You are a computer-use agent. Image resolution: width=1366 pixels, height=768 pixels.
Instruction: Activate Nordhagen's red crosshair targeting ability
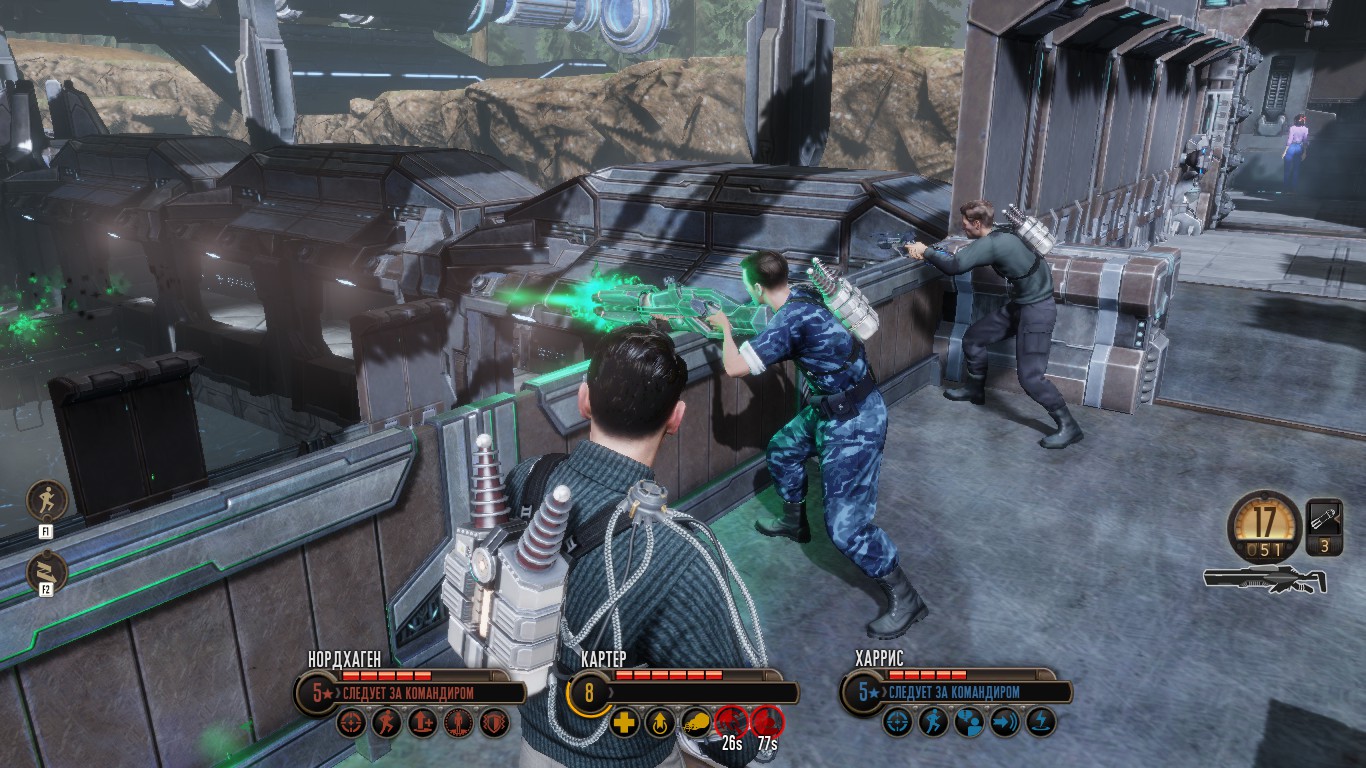point(351,722)
